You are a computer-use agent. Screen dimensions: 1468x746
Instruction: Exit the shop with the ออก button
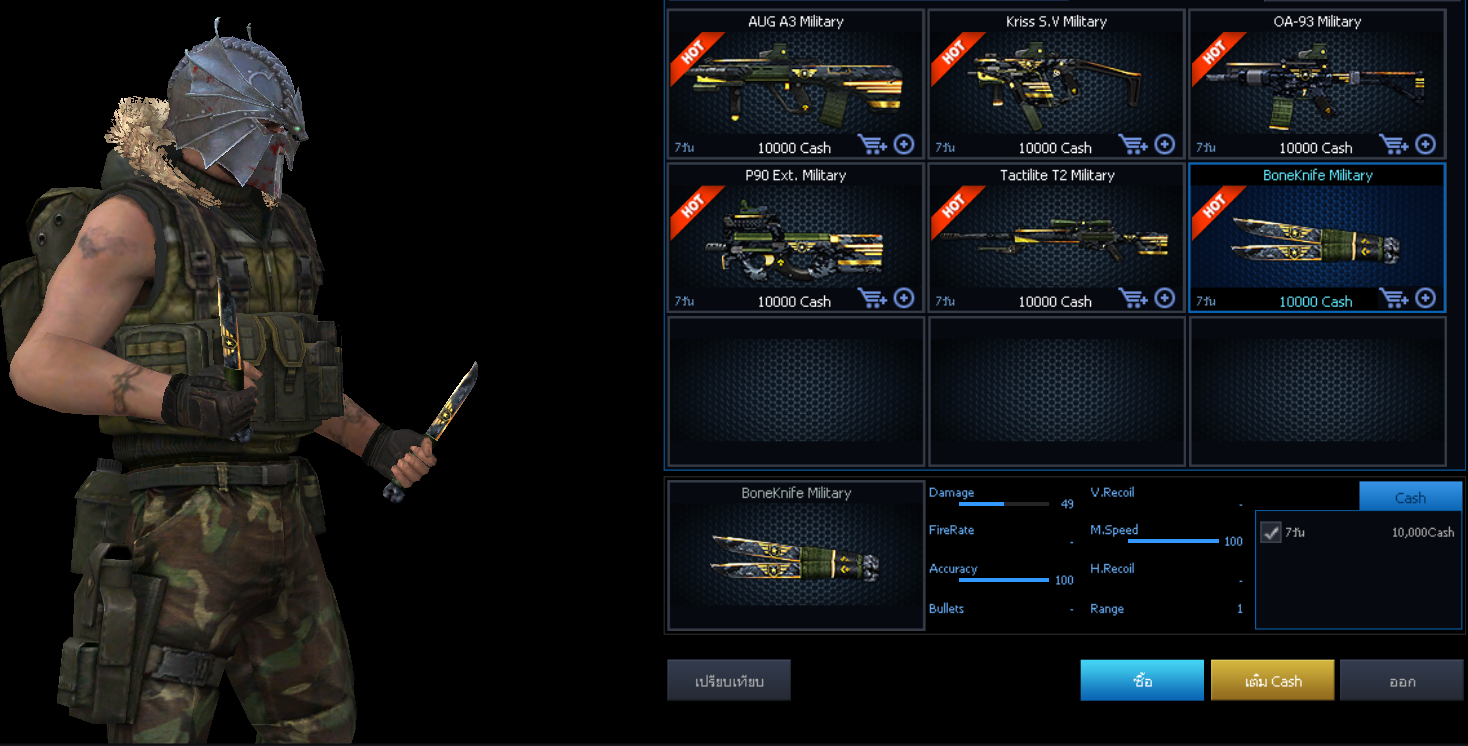point(1401,681)
